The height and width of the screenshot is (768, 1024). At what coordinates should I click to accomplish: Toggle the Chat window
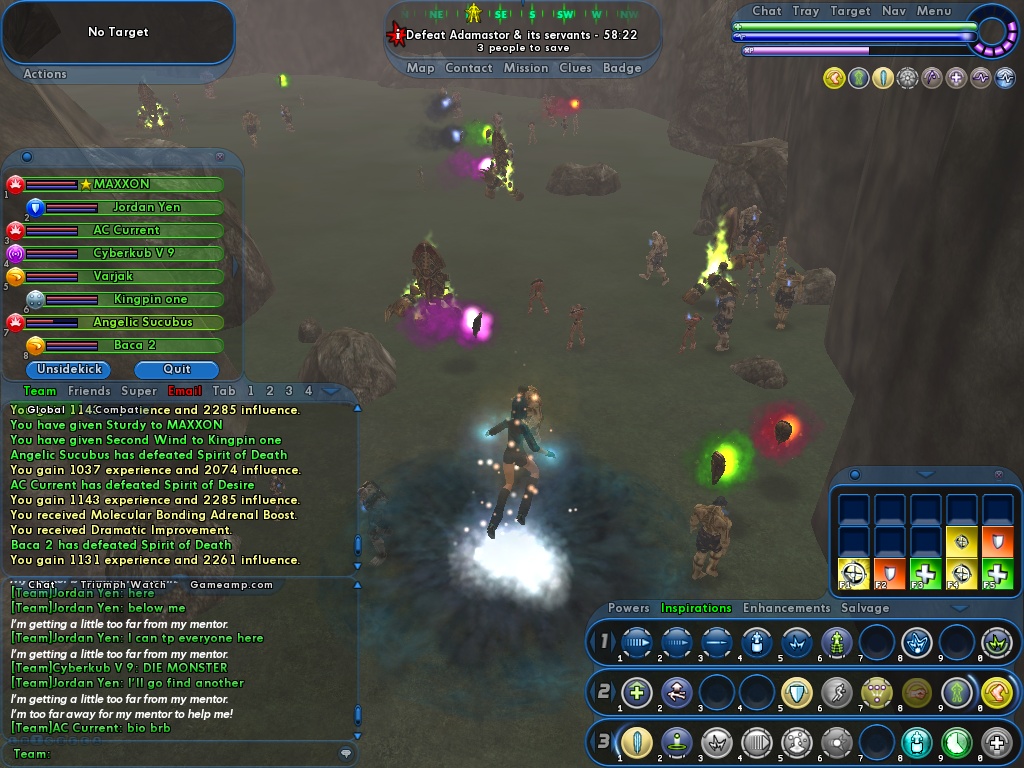point(766,11)
